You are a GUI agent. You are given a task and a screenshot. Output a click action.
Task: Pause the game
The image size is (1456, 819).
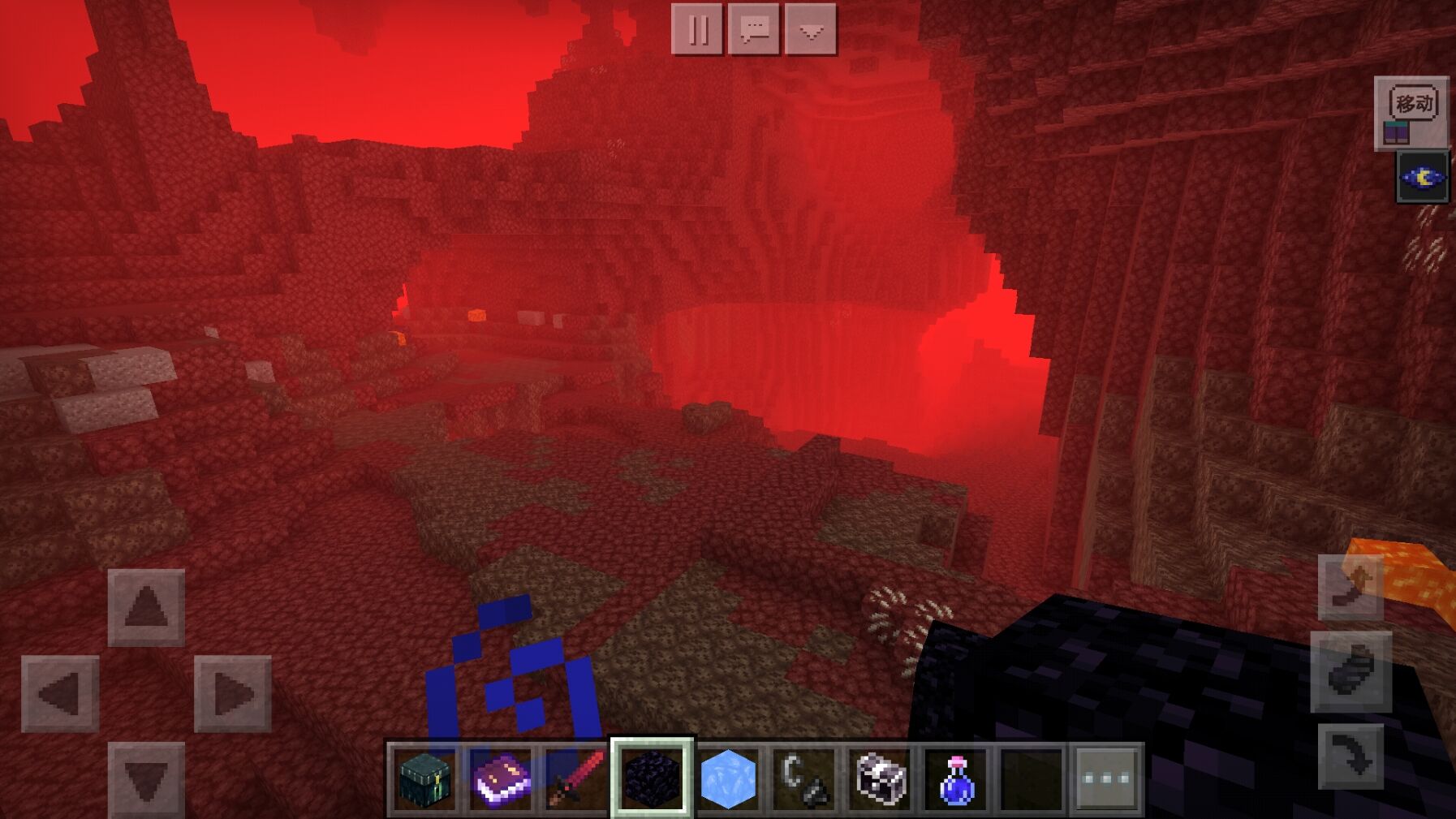(x=697, y=30)
